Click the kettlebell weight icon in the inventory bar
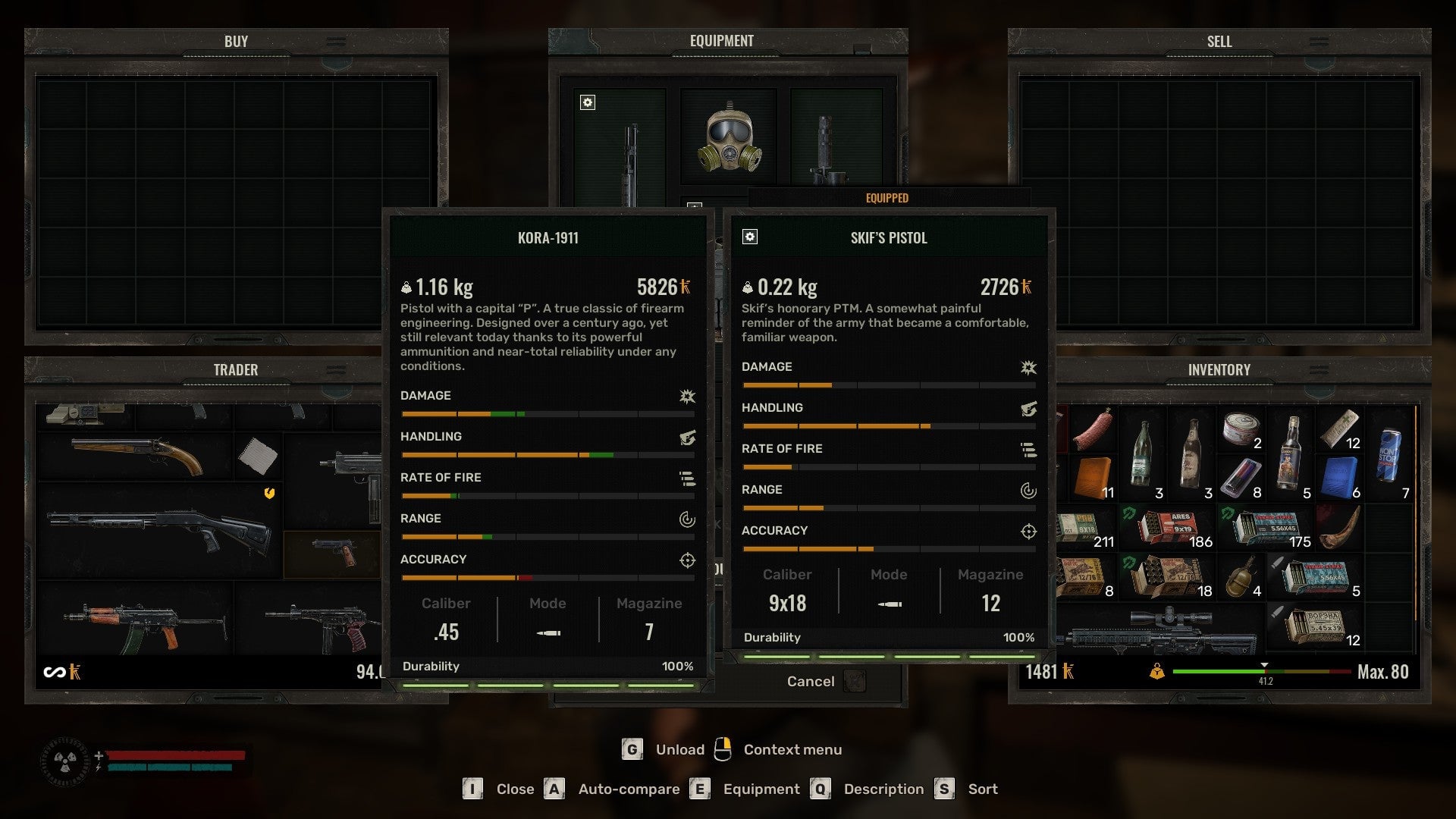The height and width of the screenshot is (819, 1456). coord(1156,671)
